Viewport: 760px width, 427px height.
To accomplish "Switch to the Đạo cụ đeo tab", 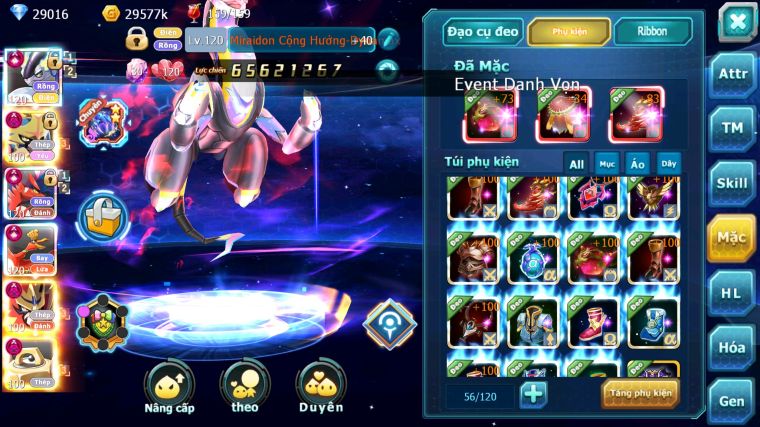I will 483,31.
